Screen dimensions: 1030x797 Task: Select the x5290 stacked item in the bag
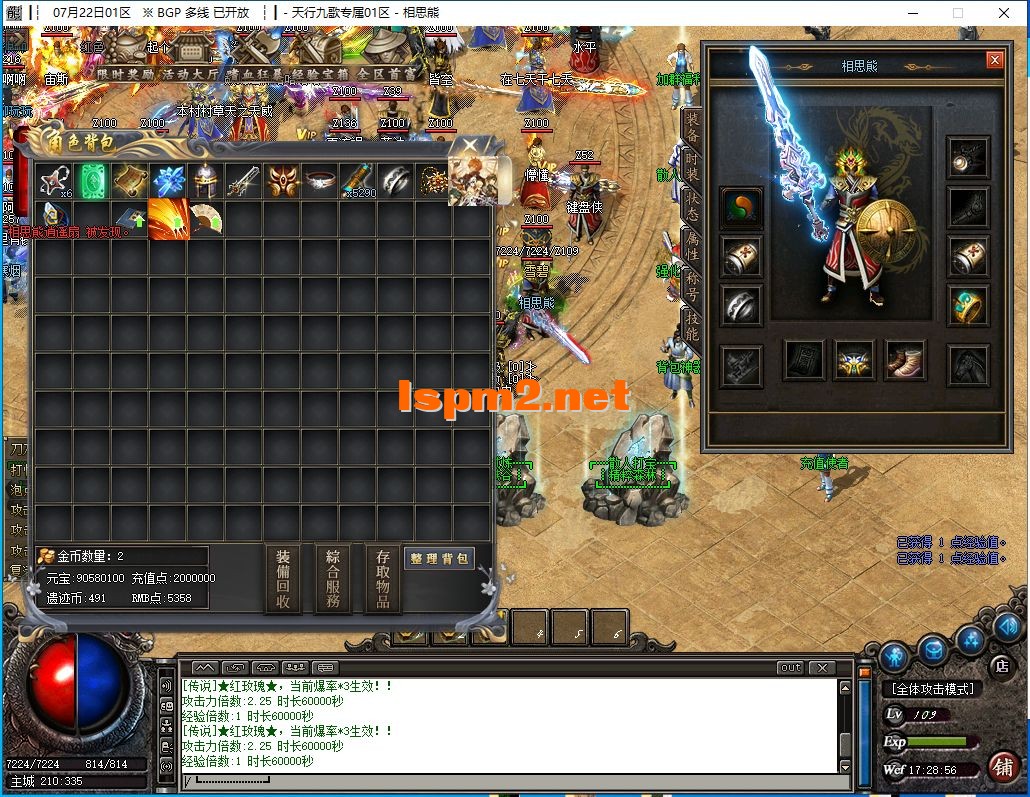tap(358, 181)
